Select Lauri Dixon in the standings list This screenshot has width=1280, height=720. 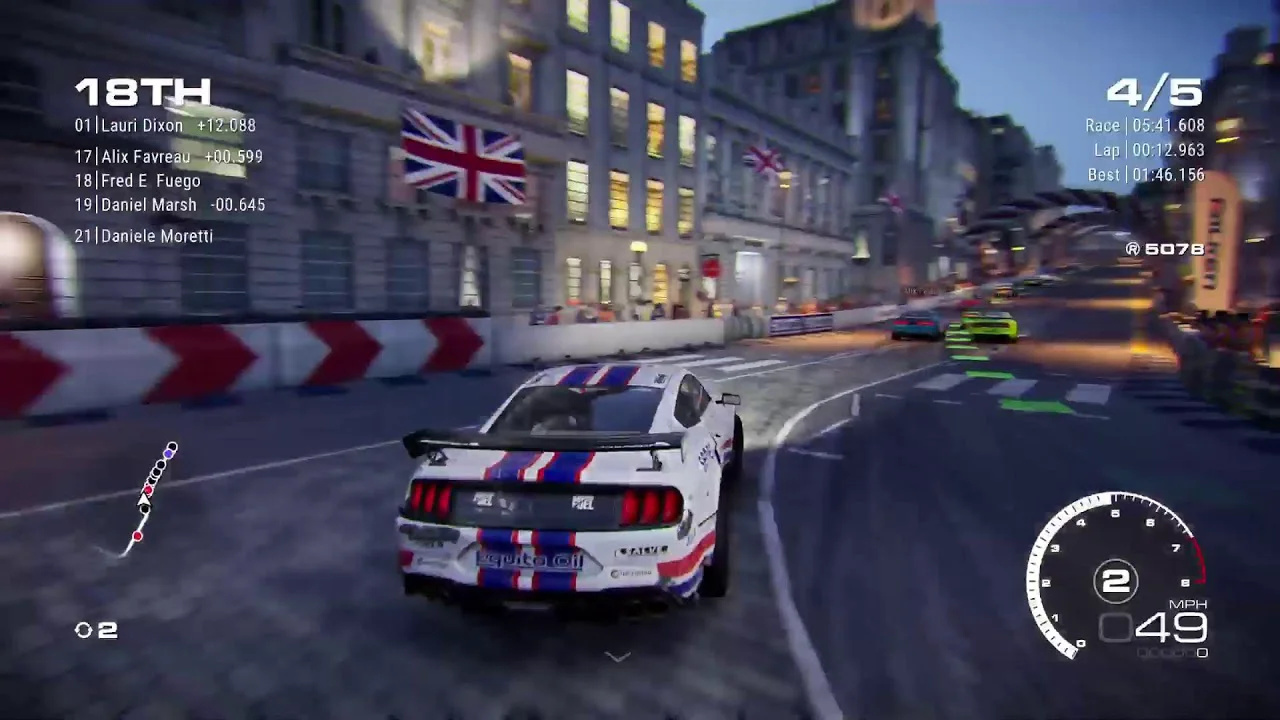[x=164, y=126]
